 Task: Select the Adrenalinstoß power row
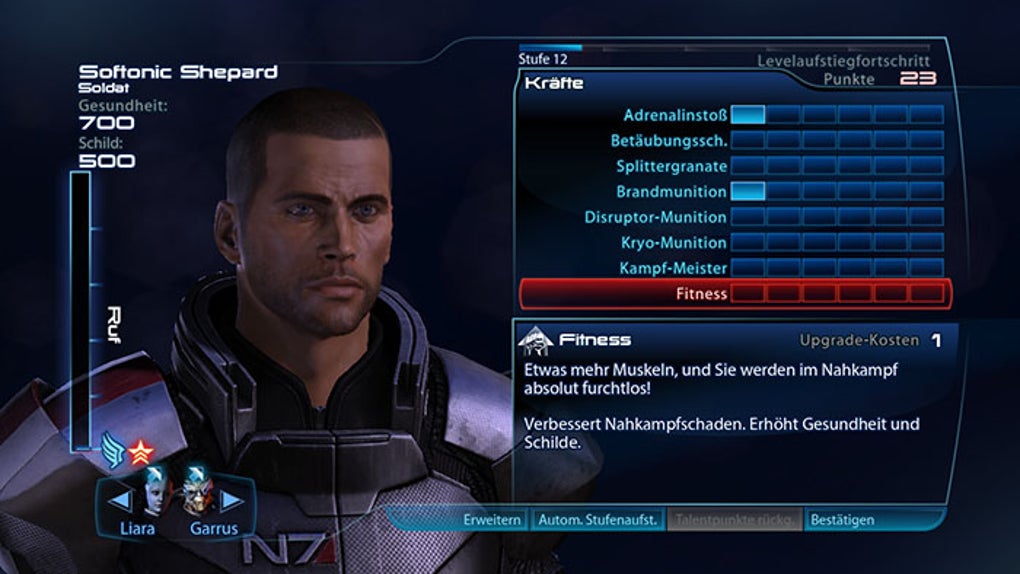(676, 115)
